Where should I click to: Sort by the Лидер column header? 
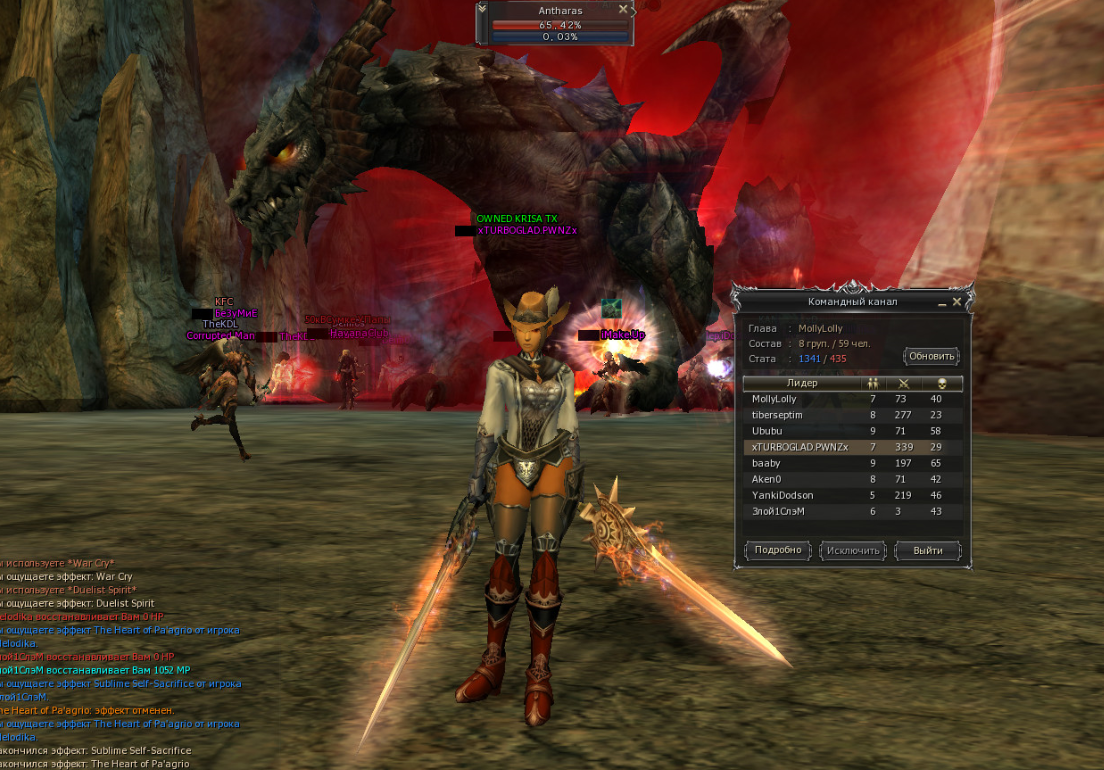802,383
